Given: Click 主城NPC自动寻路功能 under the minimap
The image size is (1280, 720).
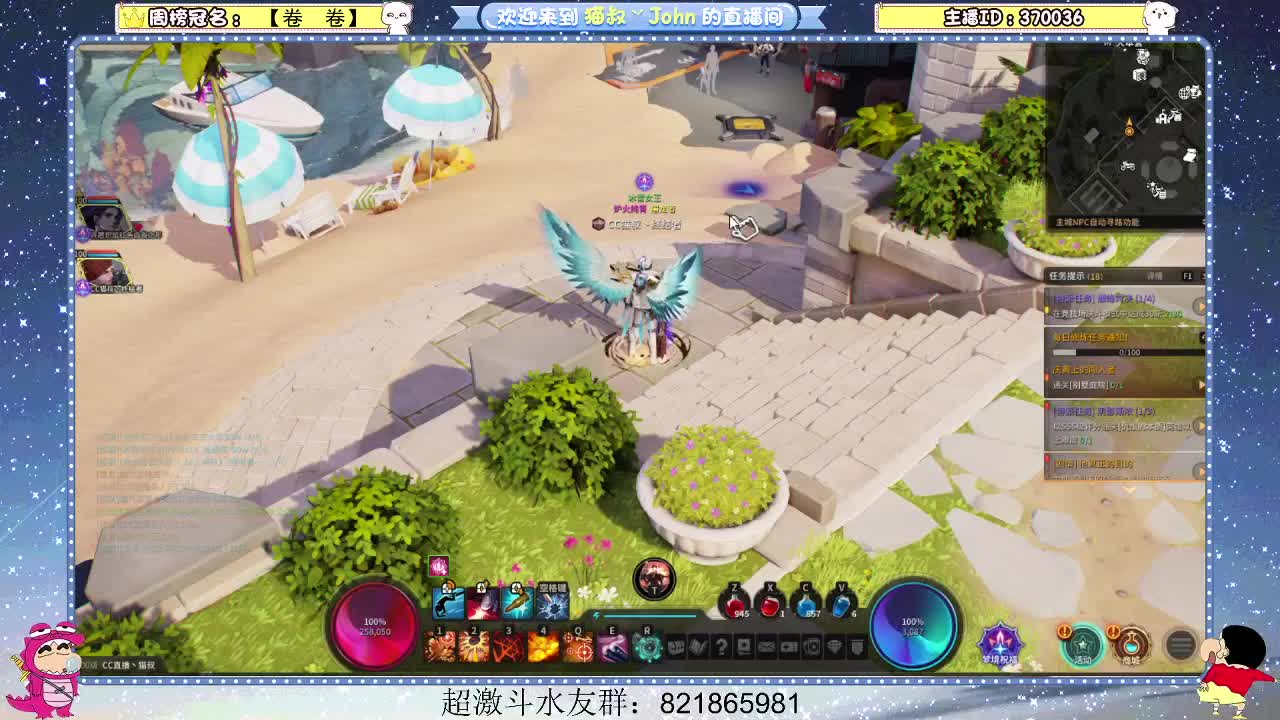Looking at the screenshot, I should tap(1096, 222).
